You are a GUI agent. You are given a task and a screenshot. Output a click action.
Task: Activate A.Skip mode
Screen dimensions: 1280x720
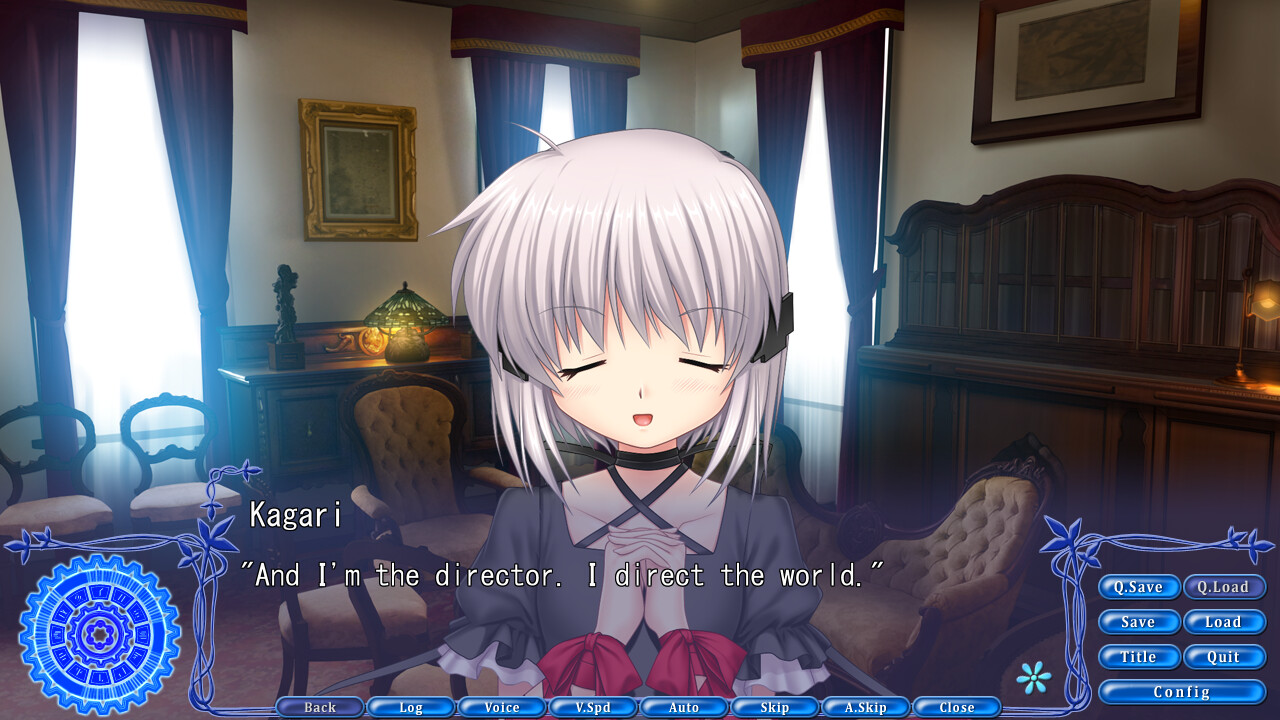click(x=865, y=707)
